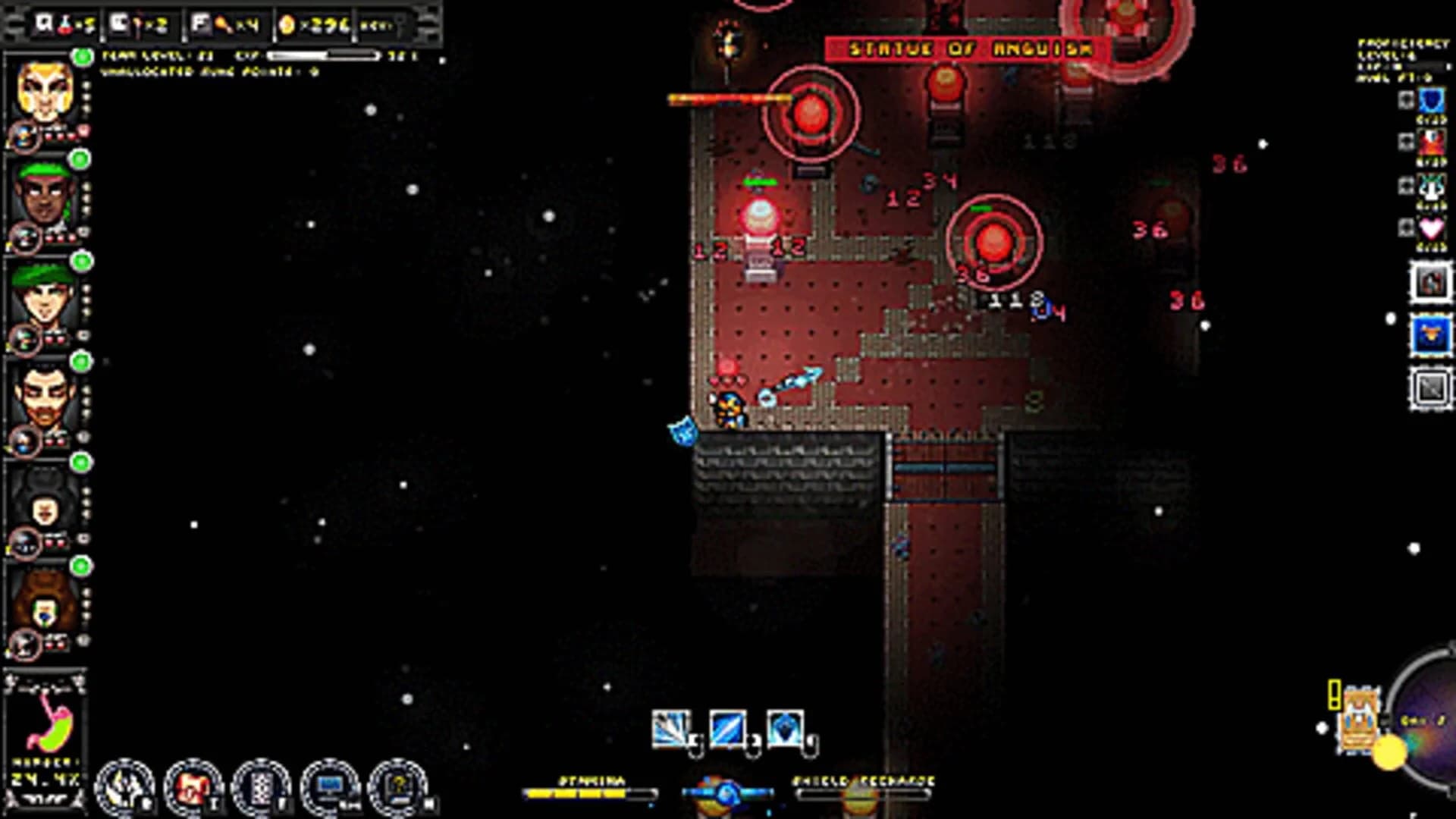The width and height of the screenshot is (1456, 819).
Task: Select the white owl proficiency icon
Action: click(1430, 186)
